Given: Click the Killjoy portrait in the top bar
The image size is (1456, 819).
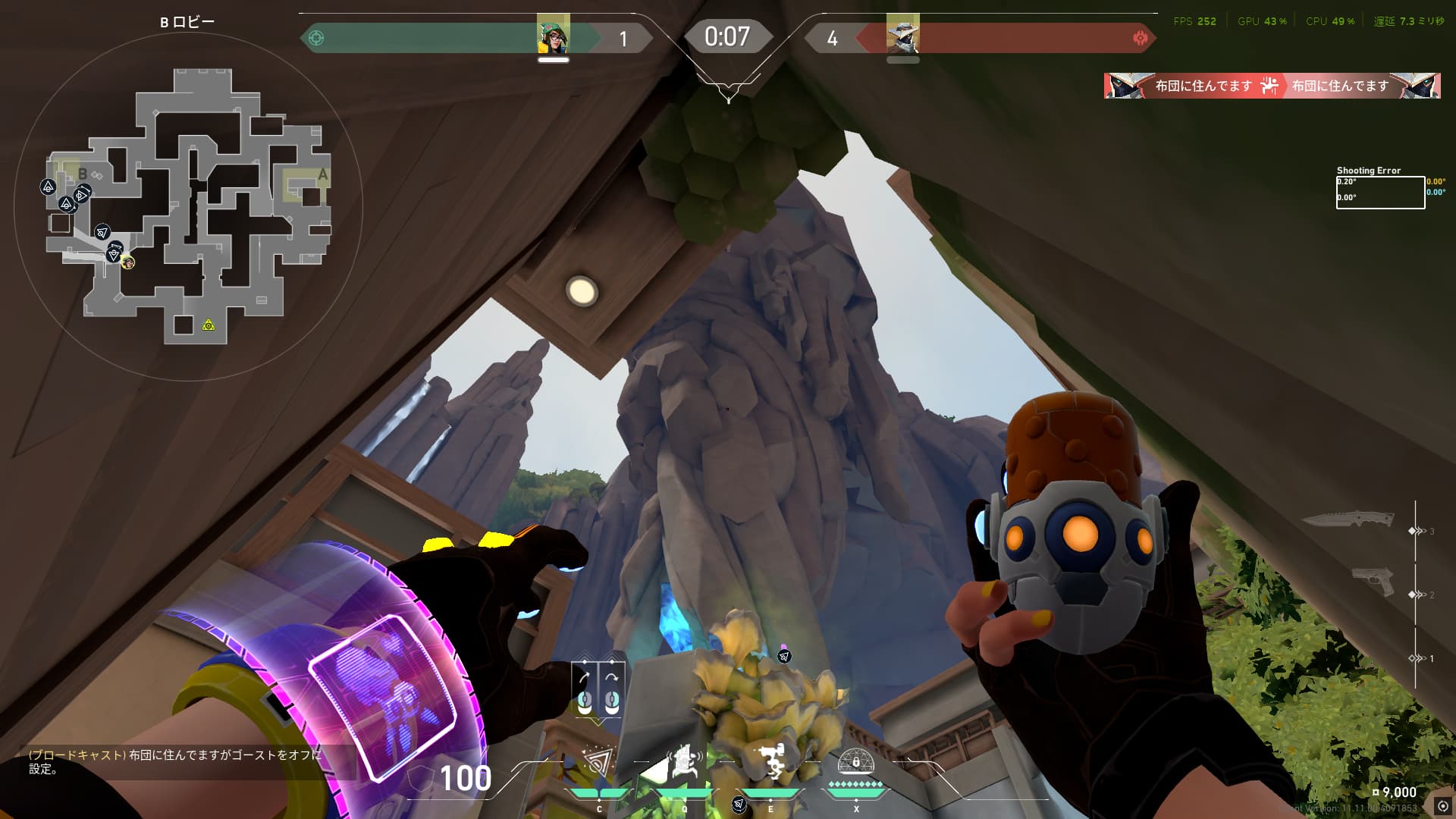Looking at the screenshot, I should tap(553, 34).
